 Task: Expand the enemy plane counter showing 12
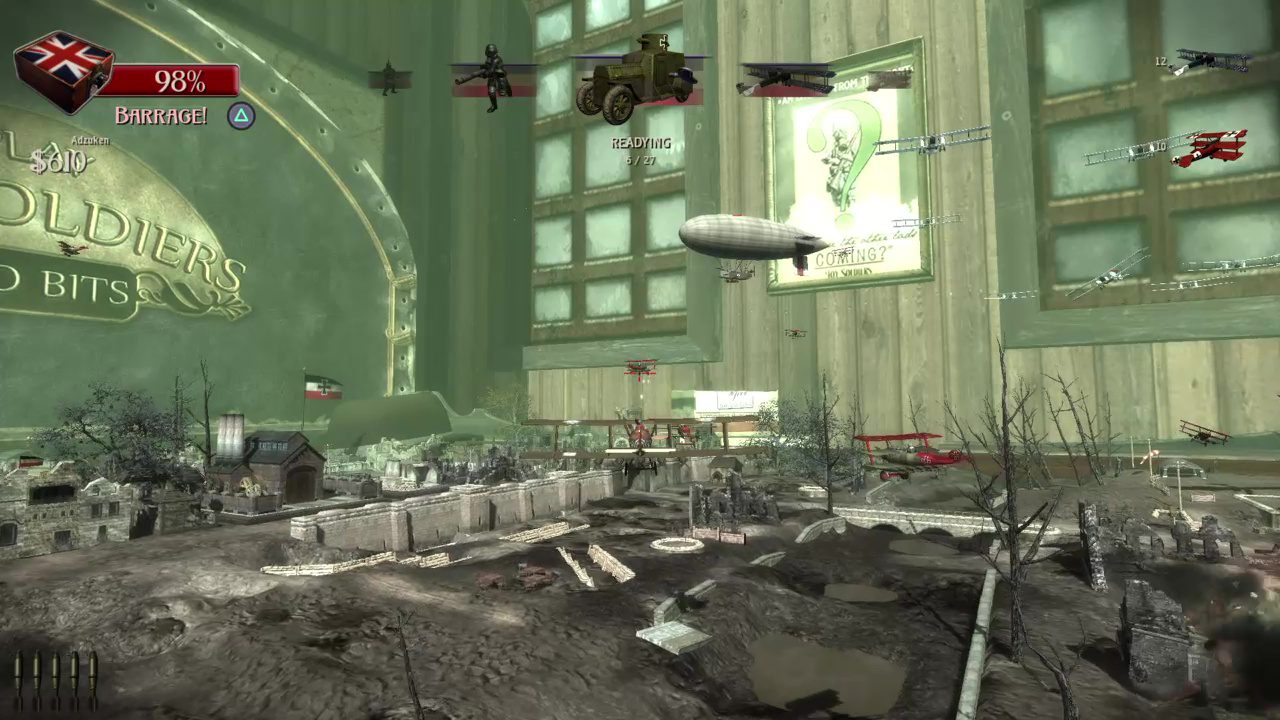1161,61
